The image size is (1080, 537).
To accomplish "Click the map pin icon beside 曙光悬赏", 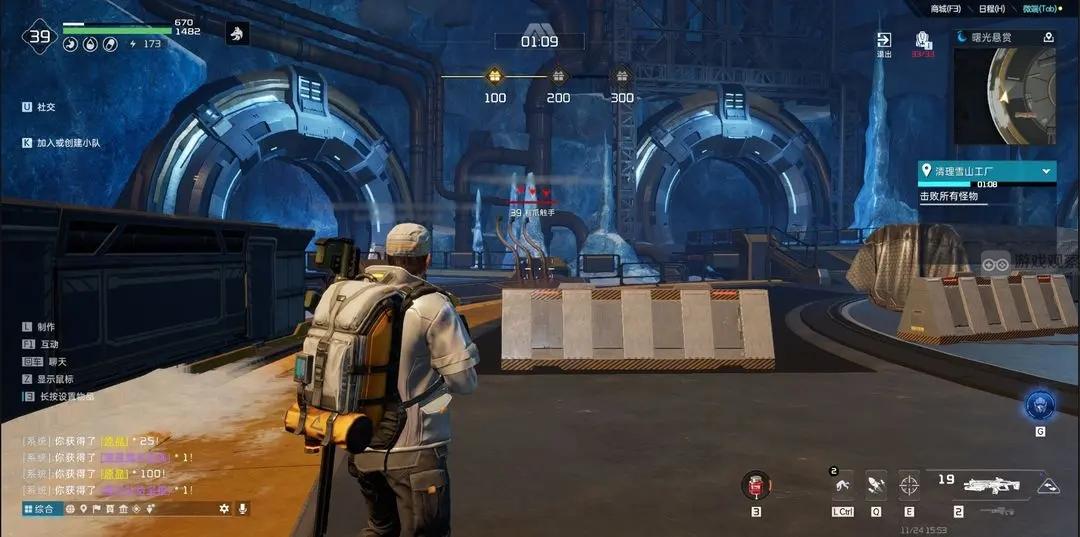I will tap(1047, 37).
